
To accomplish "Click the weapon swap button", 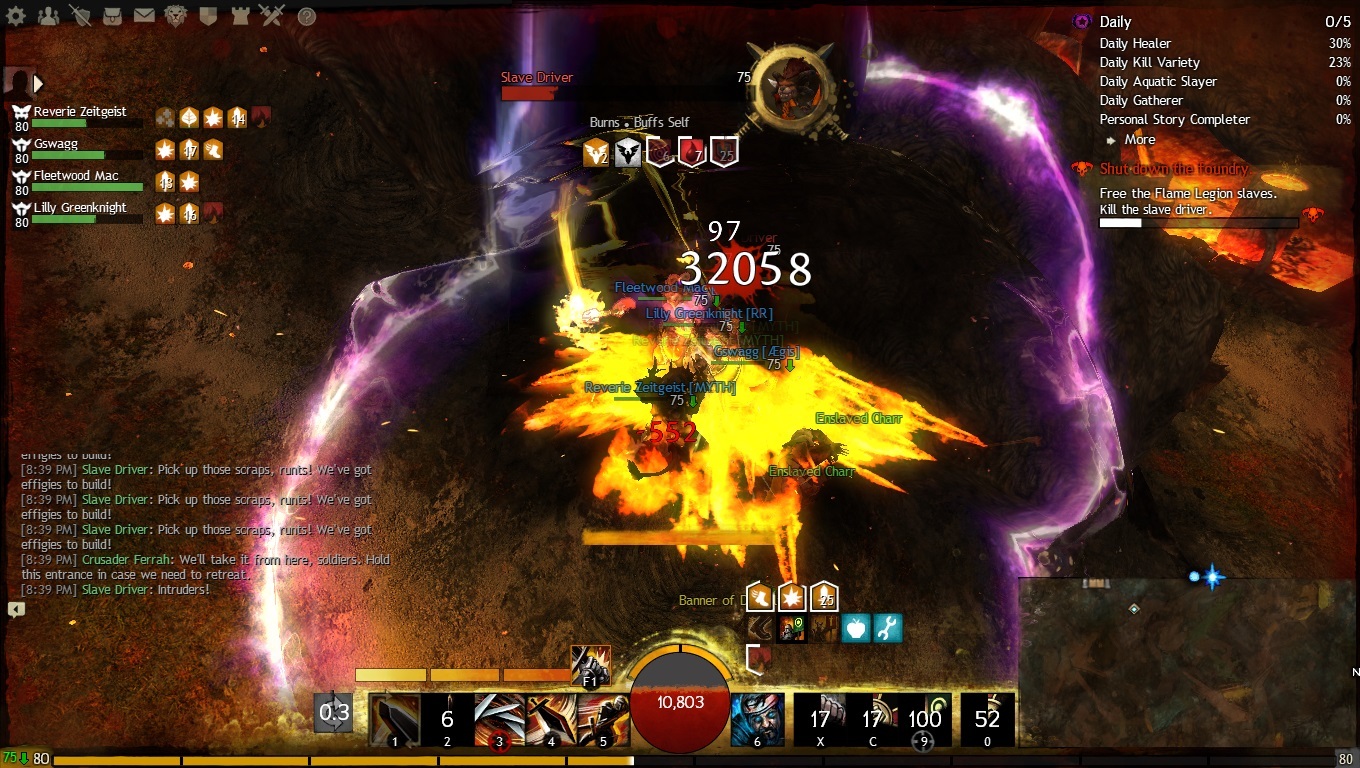I will click(333, 713).
